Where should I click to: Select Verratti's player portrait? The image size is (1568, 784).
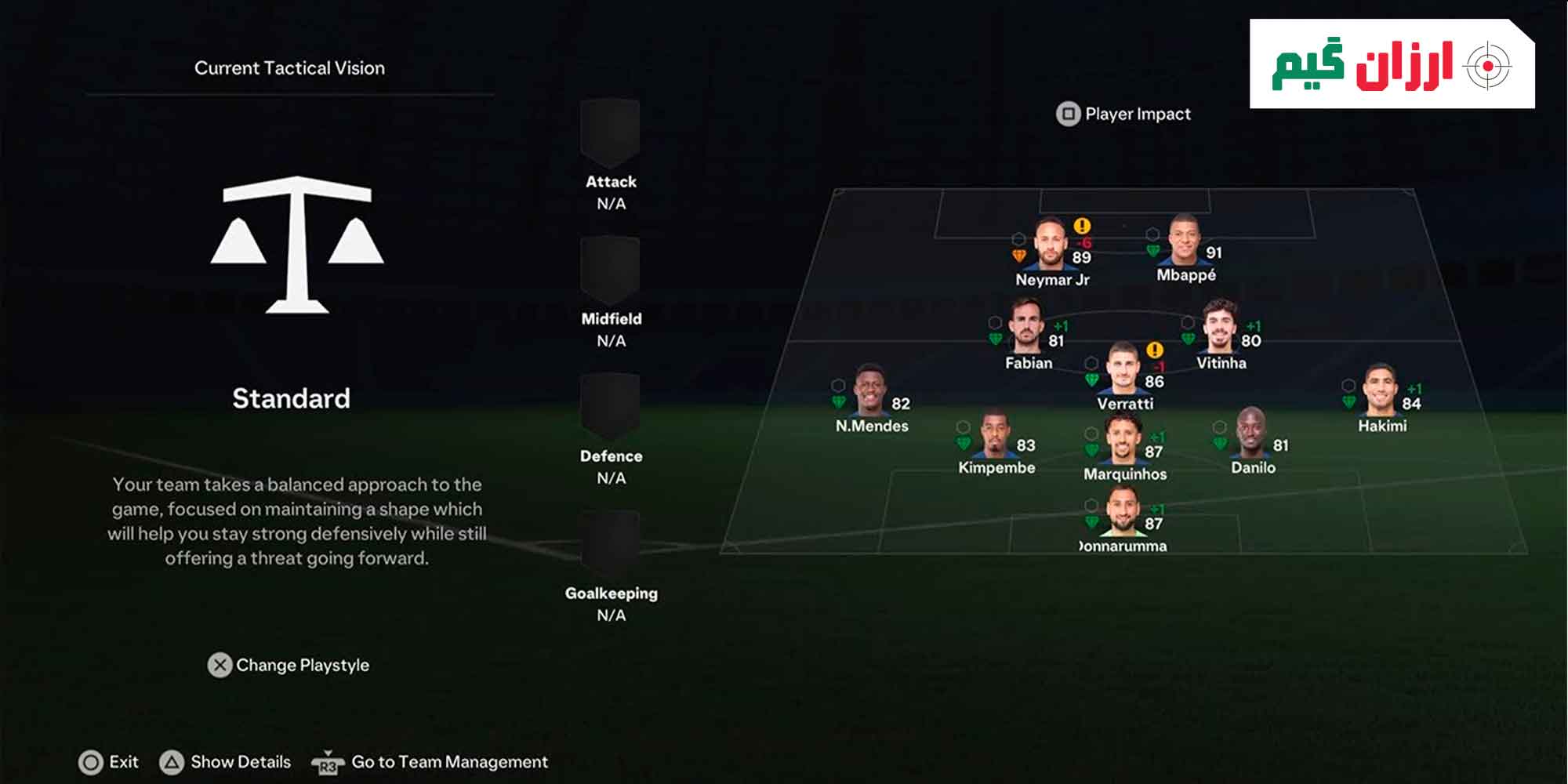point(1123,368)
